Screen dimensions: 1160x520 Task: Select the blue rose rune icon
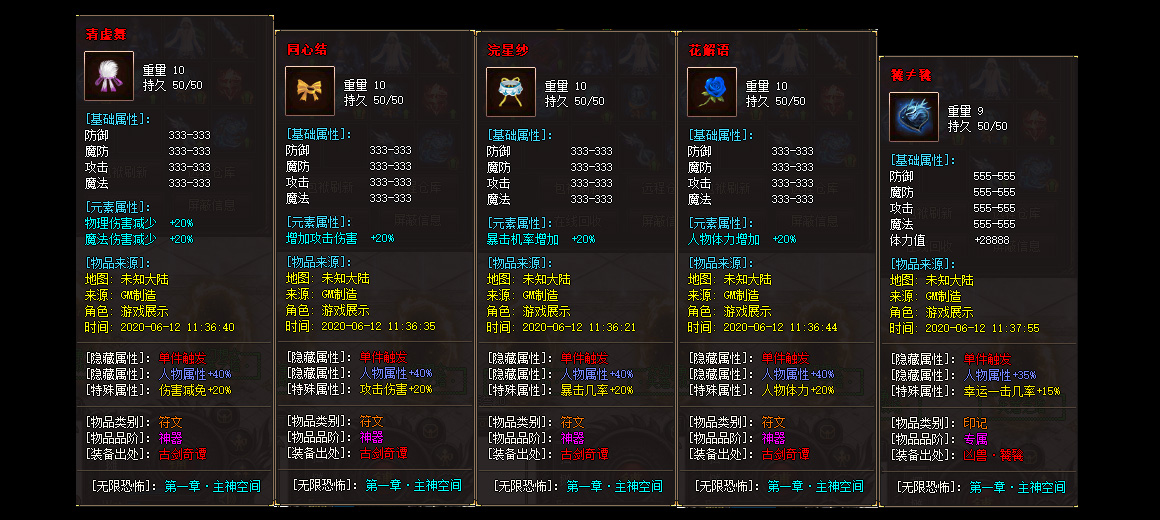pyautogui.click(x=712, y=92)
